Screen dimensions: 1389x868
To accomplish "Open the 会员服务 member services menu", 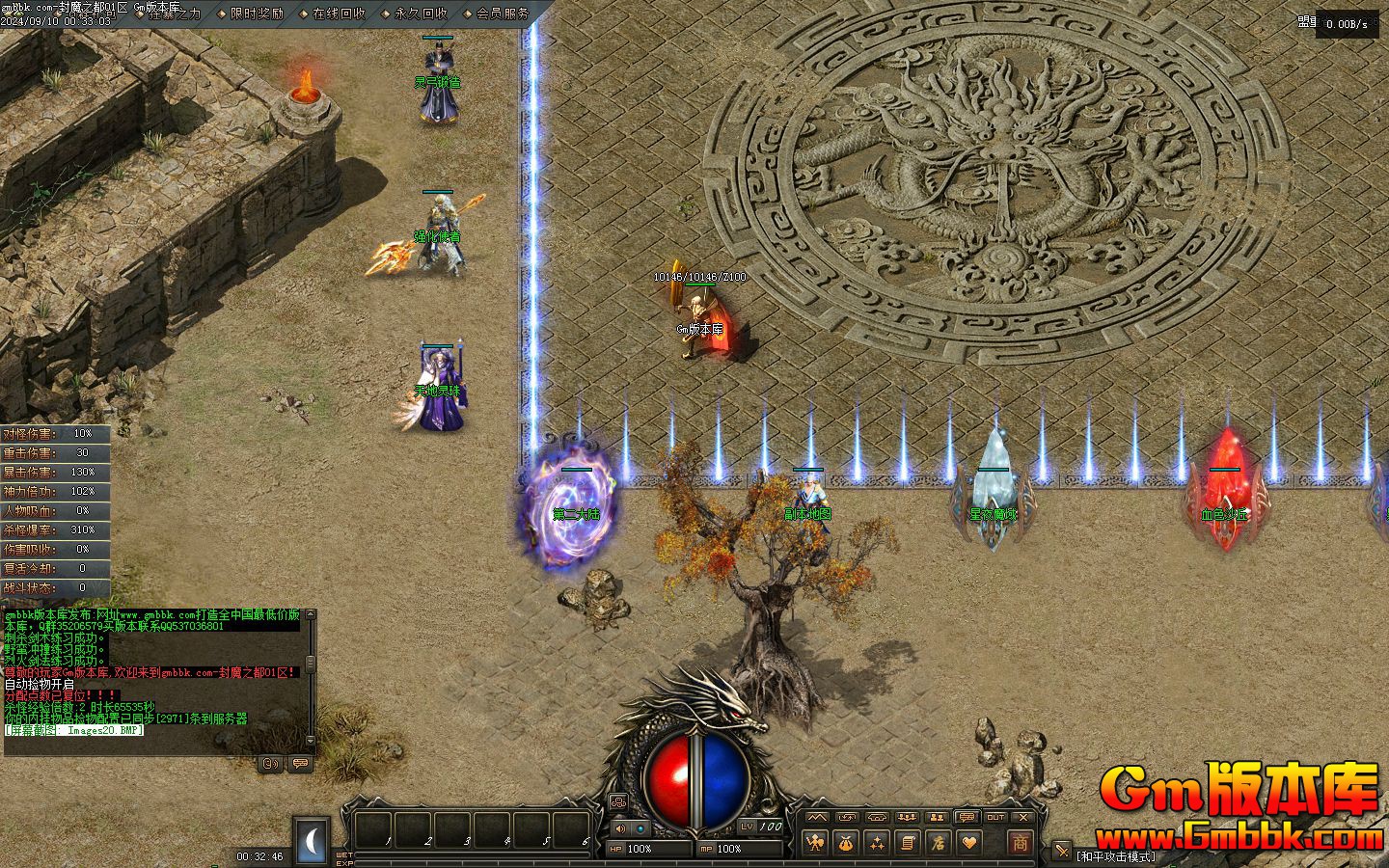I will click(x=503, y=14).
